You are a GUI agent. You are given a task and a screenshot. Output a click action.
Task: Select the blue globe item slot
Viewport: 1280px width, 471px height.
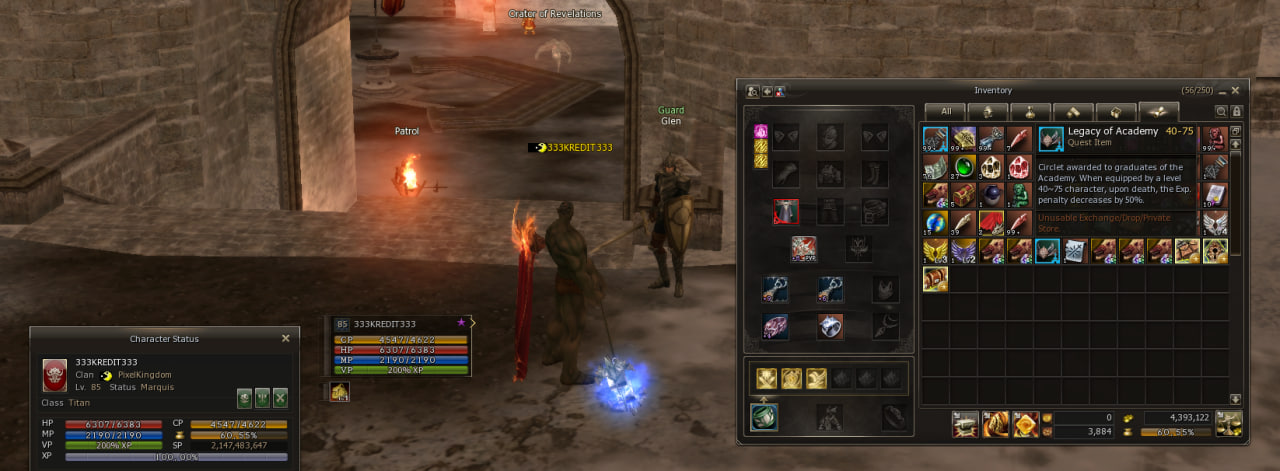[935, 222]
